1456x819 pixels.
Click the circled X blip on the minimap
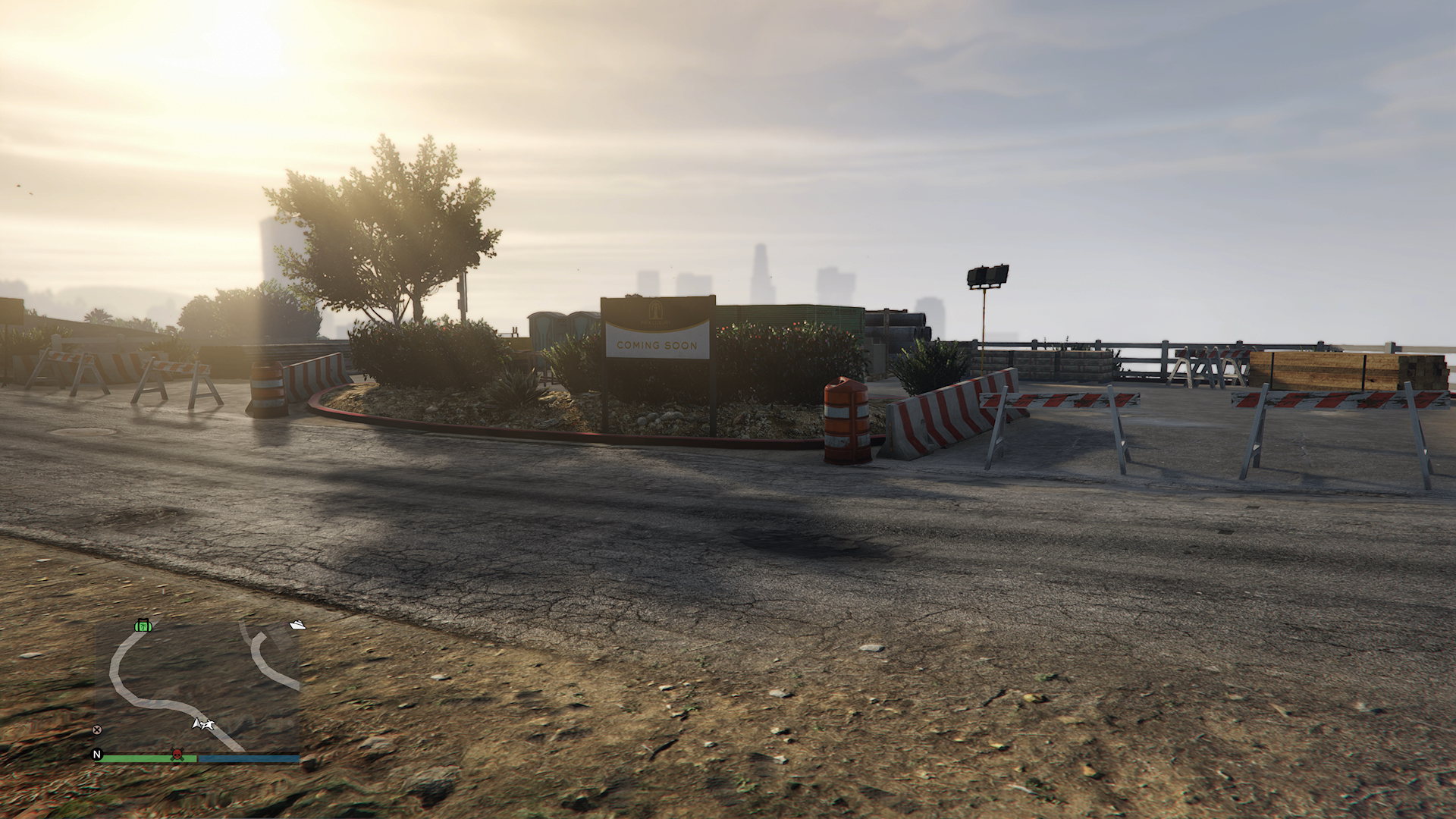(96, 730)
